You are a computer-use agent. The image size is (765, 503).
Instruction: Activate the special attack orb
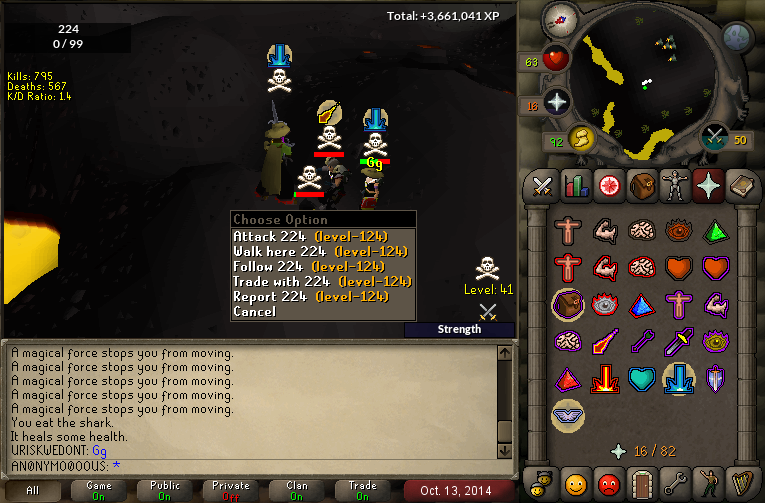[x=715, y=137]
